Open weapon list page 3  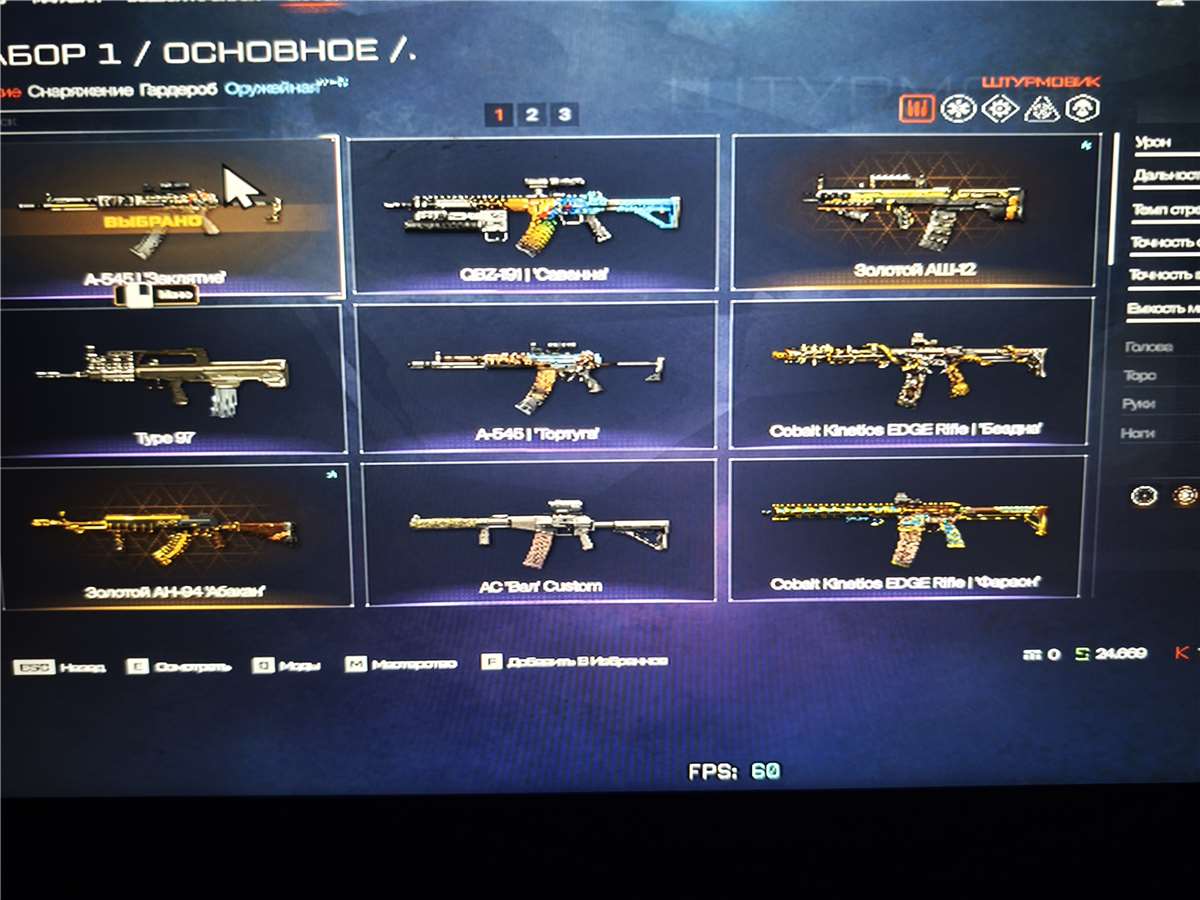tap(564, 115)
